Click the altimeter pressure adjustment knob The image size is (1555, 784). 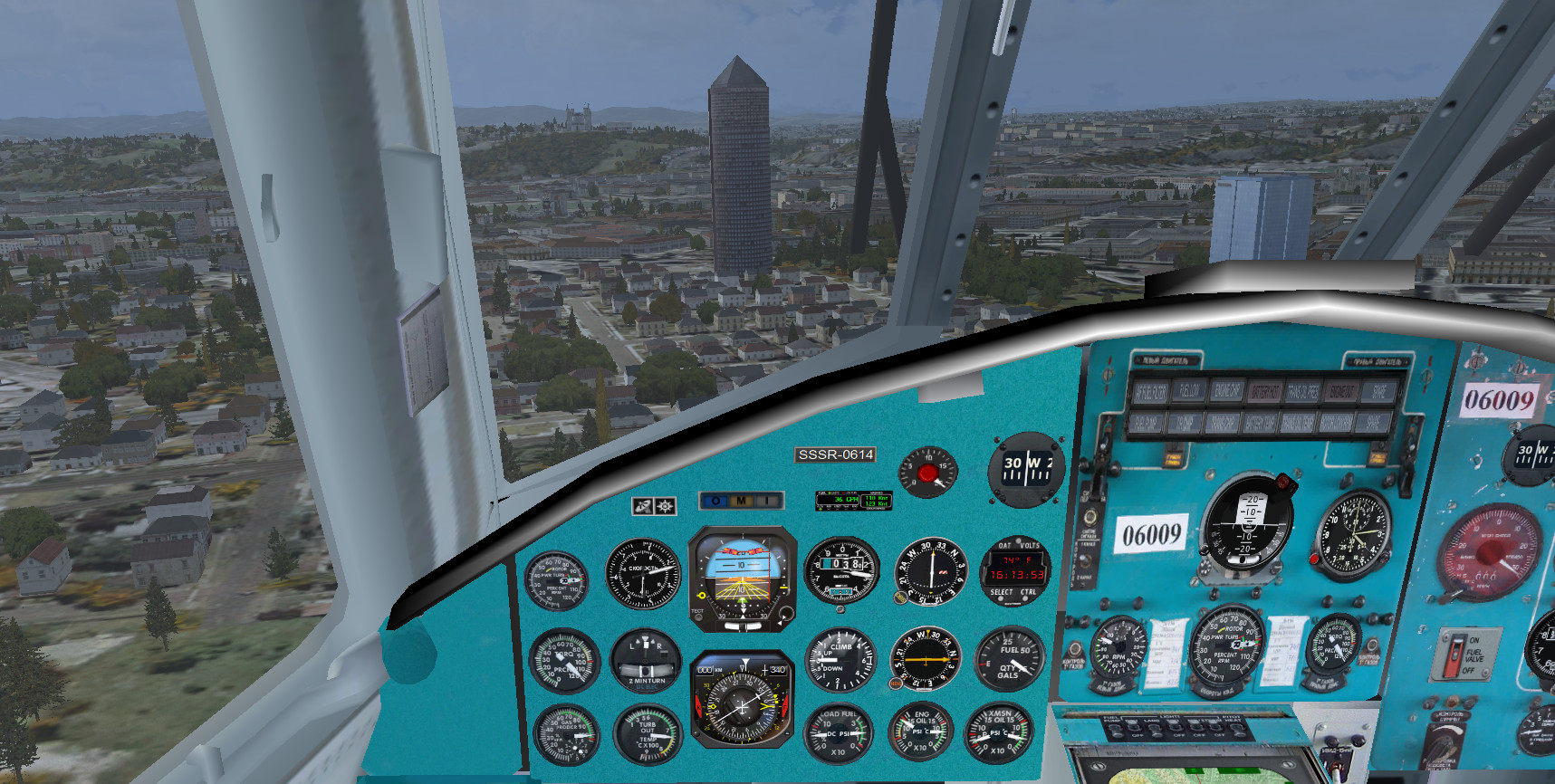pyautogui.click(x=840, y=610)
